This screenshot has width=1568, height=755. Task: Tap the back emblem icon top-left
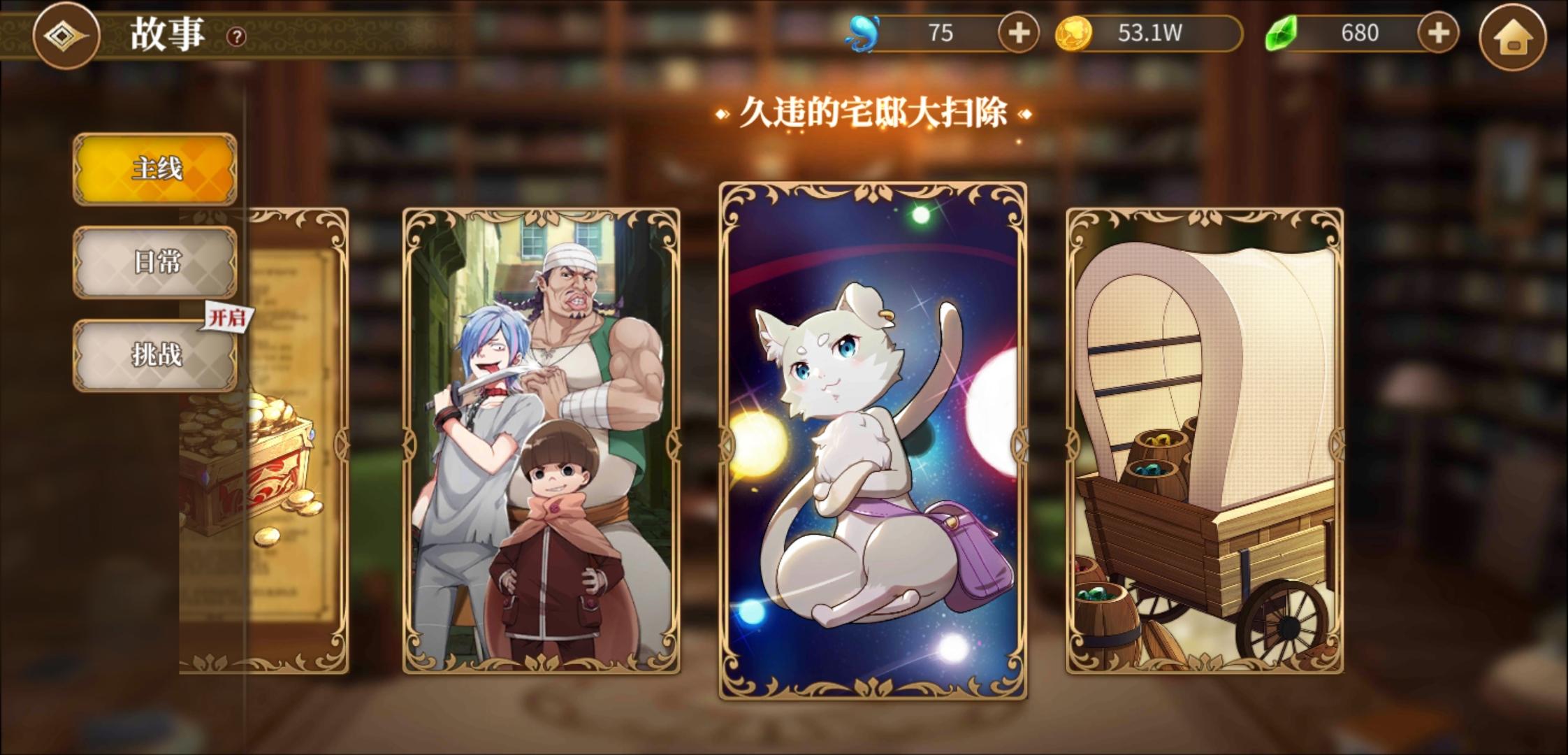click(66, 36)
